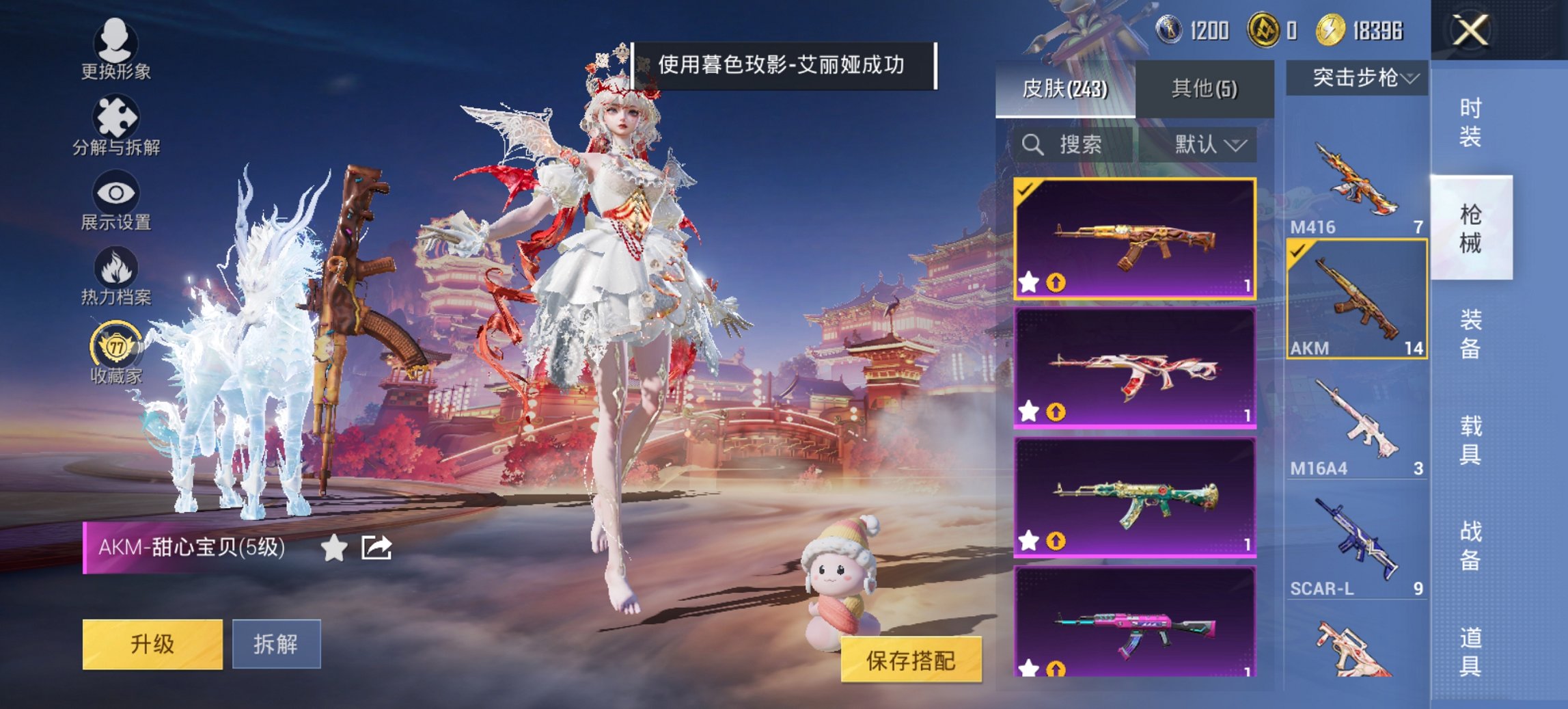The width and height of the screenshot is (1568, 709).
Task: Expand the dropdown arrow beside 默认
Action: 1235,145
